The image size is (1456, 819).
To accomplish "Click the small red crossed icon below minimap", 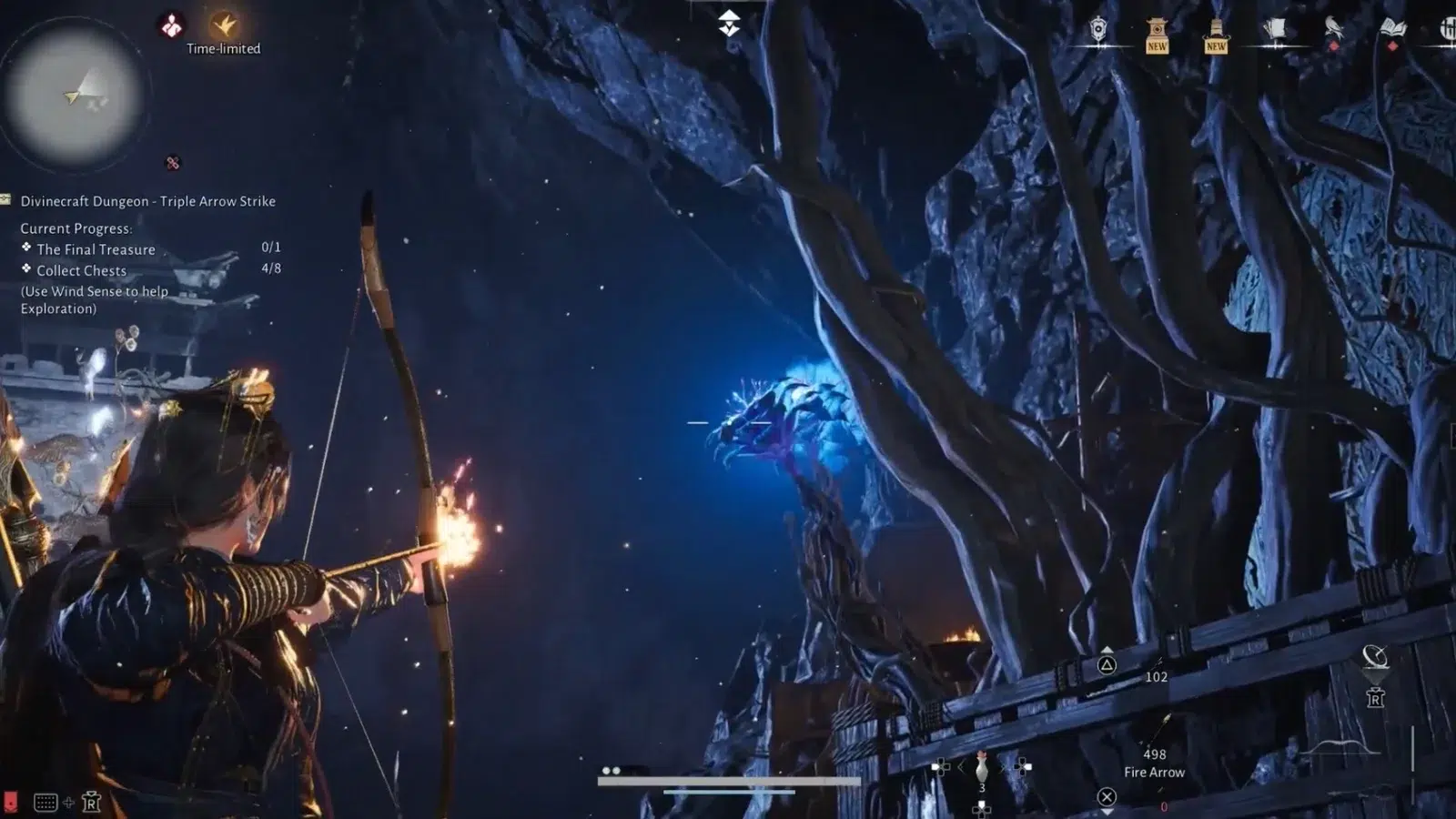I will tap(173, 163).
